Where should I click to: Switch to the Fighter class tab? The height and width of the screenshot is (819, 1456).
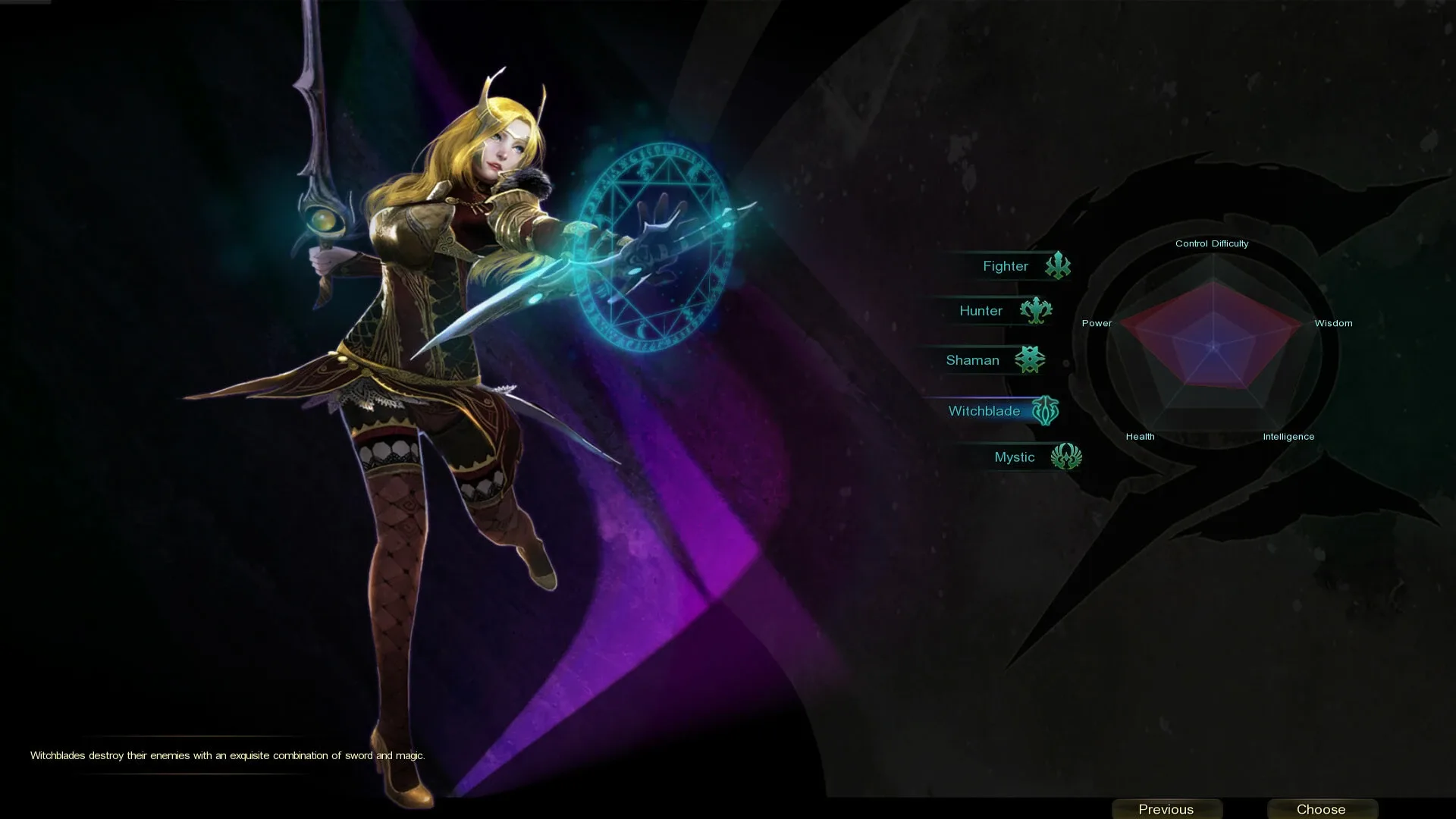[x=1006, y=265]
